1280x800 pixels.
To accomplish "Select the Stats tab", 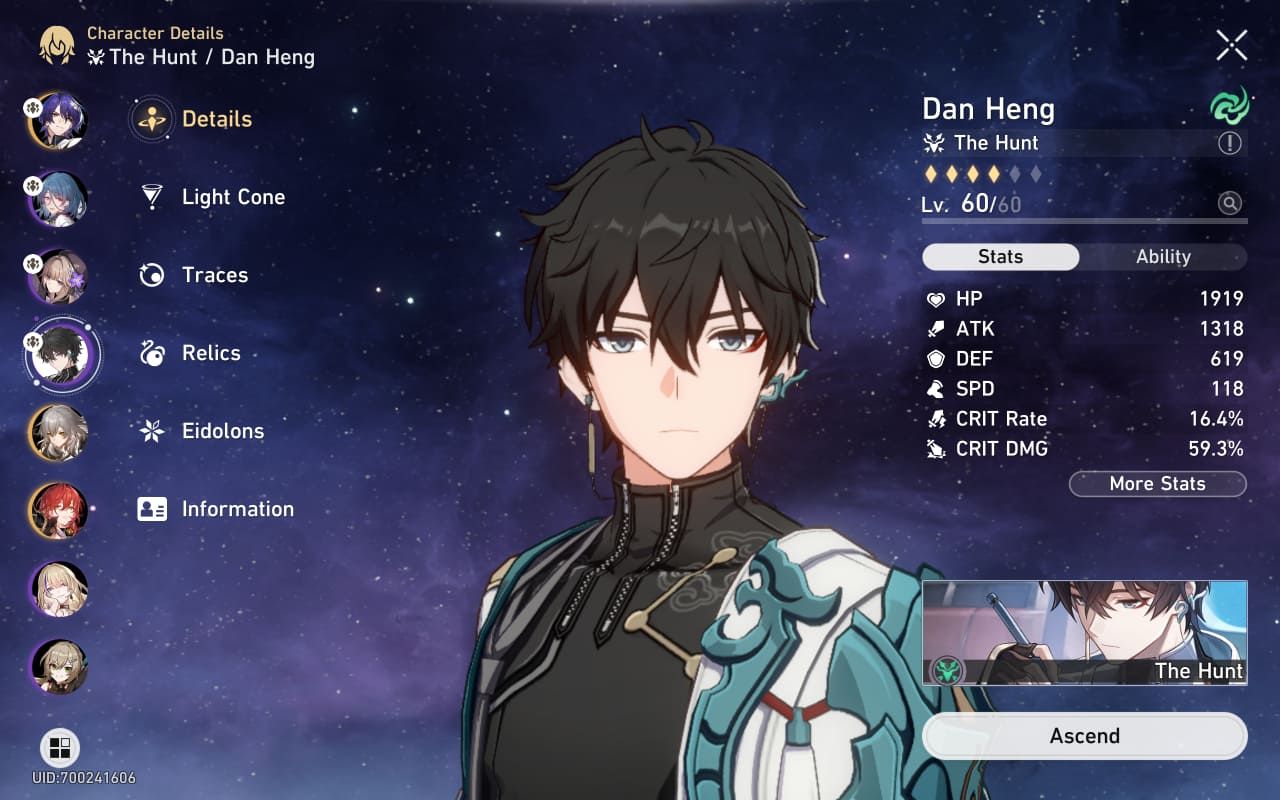I will (x=1000, y=257).
